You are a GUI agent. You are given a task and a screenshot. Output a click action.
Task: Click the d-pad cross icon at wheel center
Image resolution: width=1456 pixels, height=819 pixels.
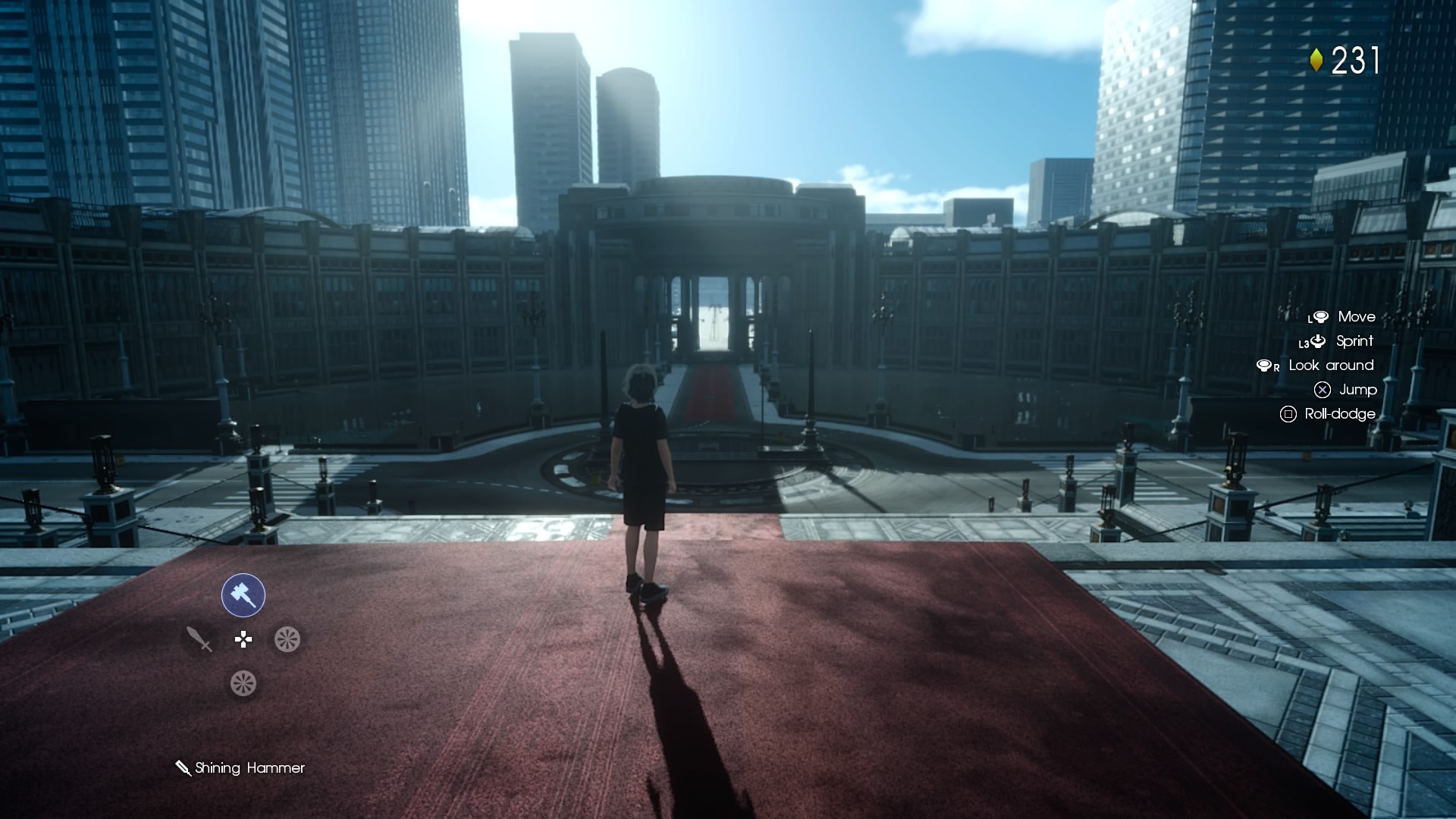[242, 639]
